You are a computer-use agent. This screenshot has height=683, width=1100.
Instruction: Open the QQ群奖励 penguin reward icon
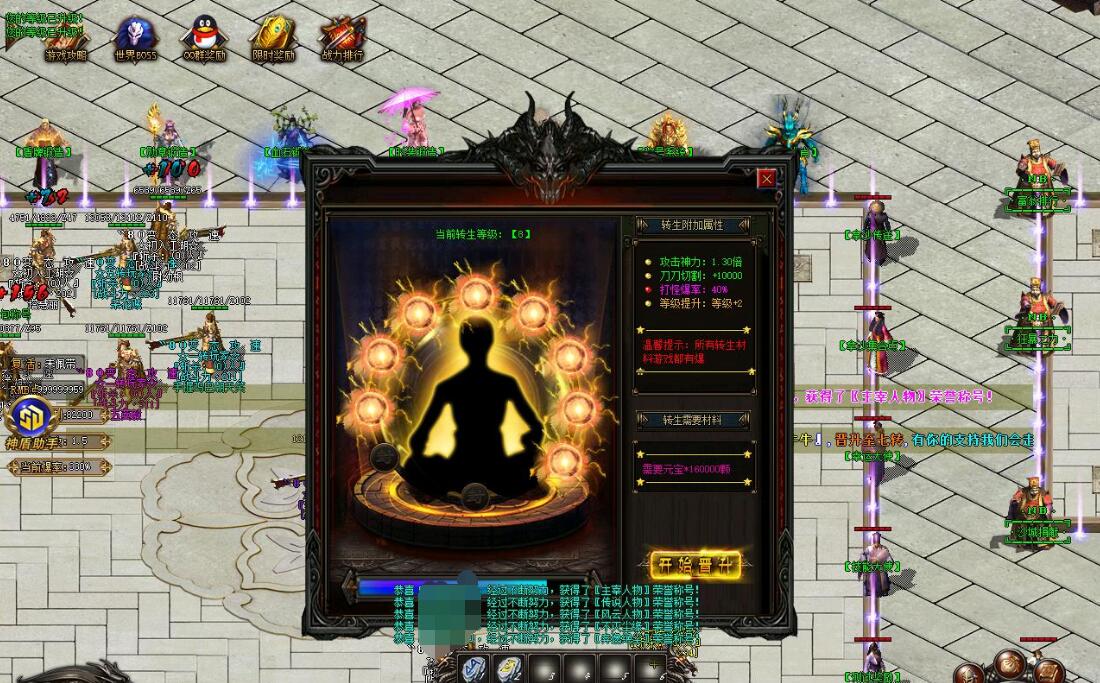click(x=203, y=38)
